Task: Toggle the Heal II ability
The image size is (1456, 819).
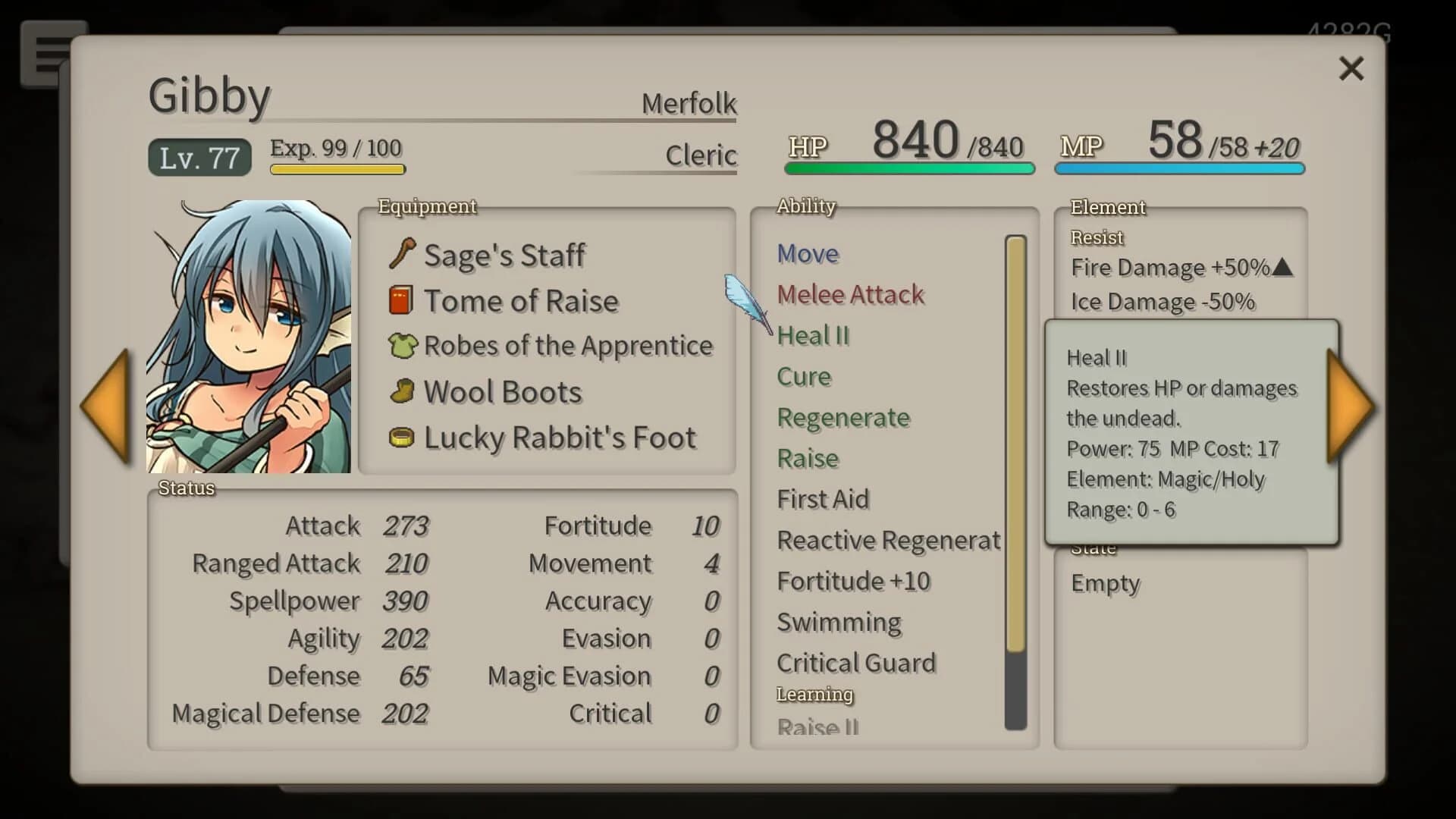Action: (x=813, y=336)
